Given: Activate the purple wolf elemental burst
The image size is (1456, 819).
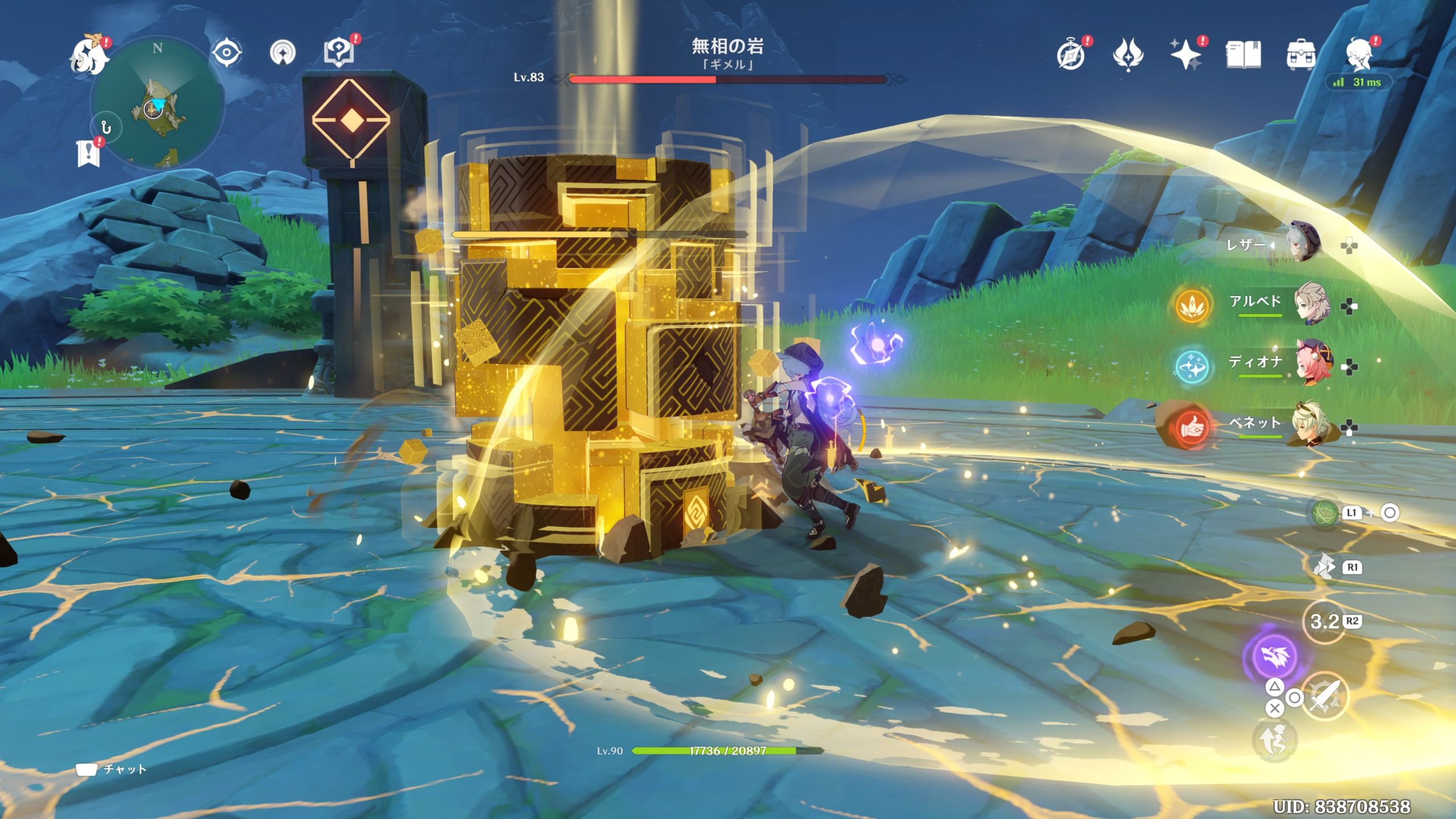Looking at the screenshot, I should click(x=1273, y=656).
